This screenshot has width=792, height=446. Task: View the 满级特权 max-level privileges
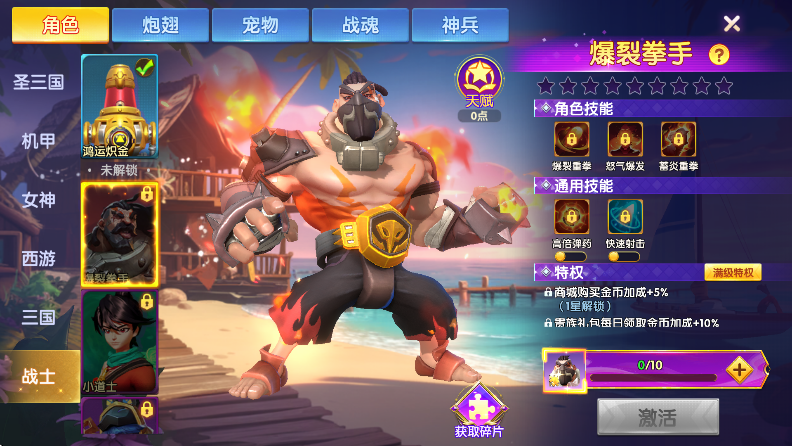(733, 272)
